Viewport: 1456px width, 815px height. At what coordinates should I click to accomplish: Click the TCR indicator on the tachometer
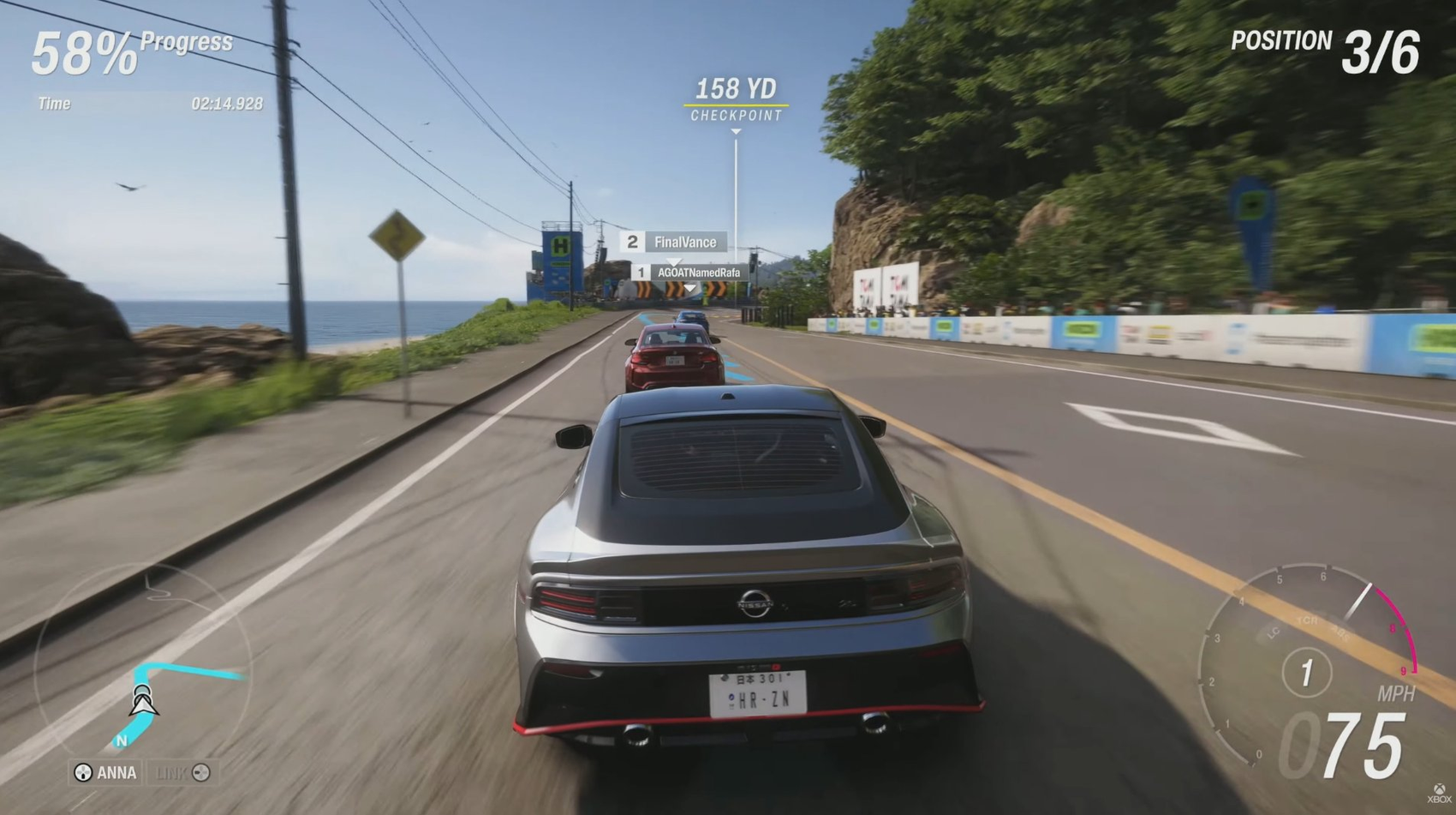pyautogui.click(x=1308, y=620)
